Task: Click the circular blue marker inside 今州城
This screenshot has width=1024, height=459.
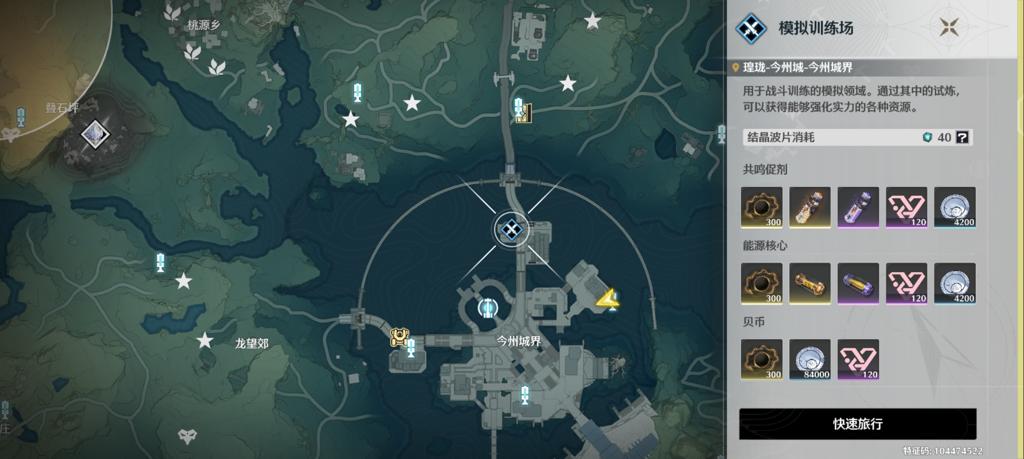Action: 488,308
